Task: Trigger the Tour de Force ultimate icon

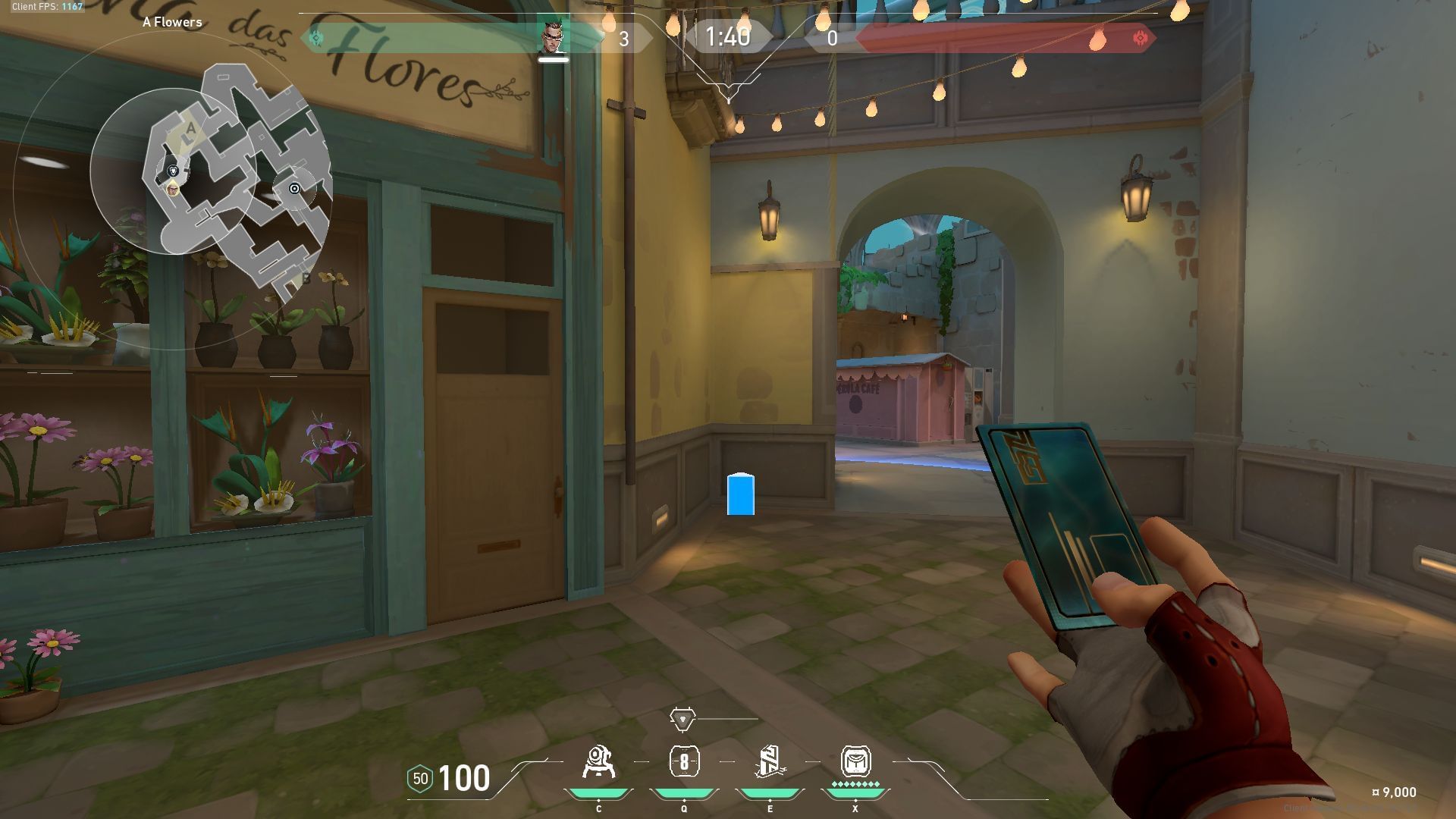Action: coord(855,761)
